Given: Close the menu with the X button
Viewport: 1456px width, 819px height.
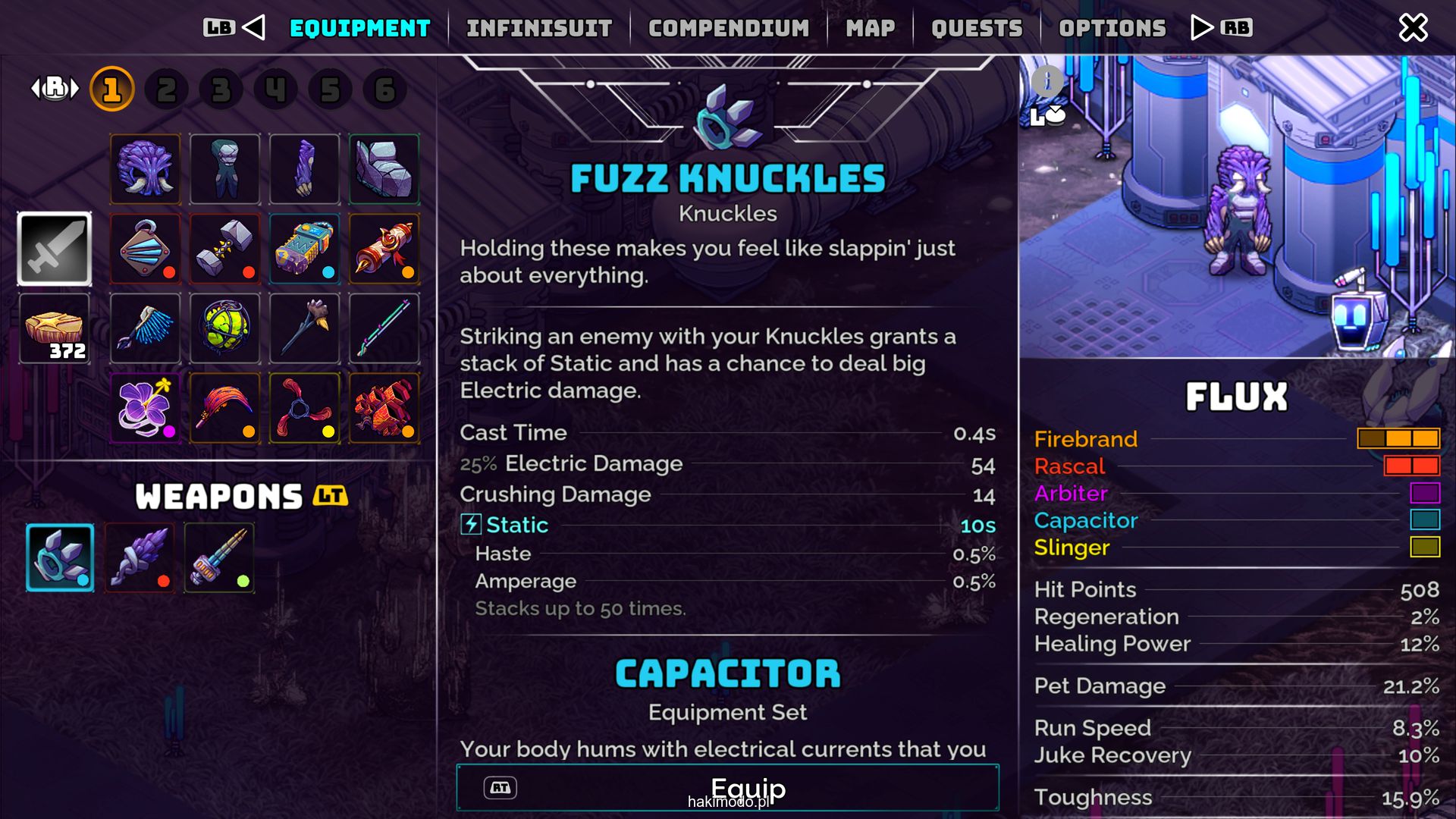Looking at the screenshot, I should (x=1413, y=28).
